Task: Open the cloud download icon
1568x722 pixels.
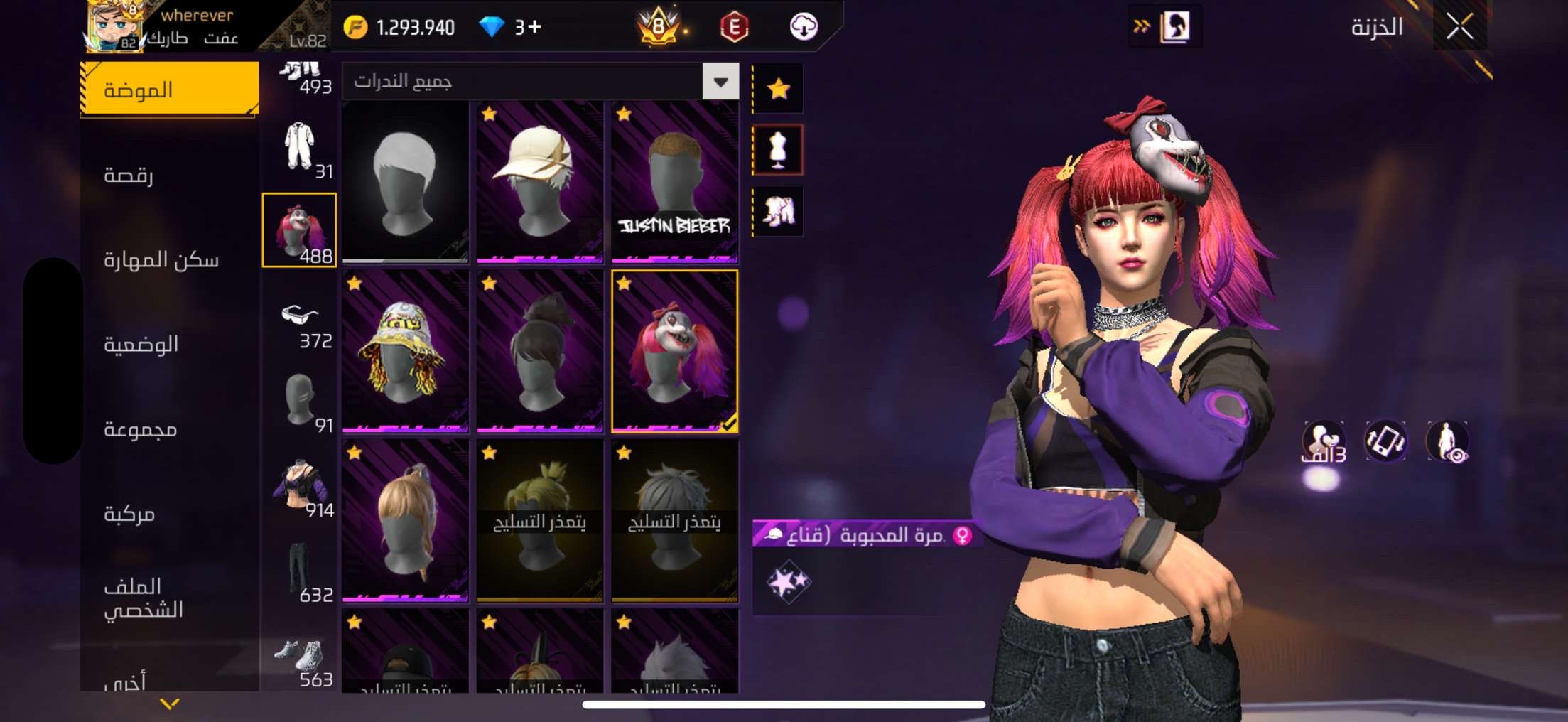Action: [x=804, y=27]
